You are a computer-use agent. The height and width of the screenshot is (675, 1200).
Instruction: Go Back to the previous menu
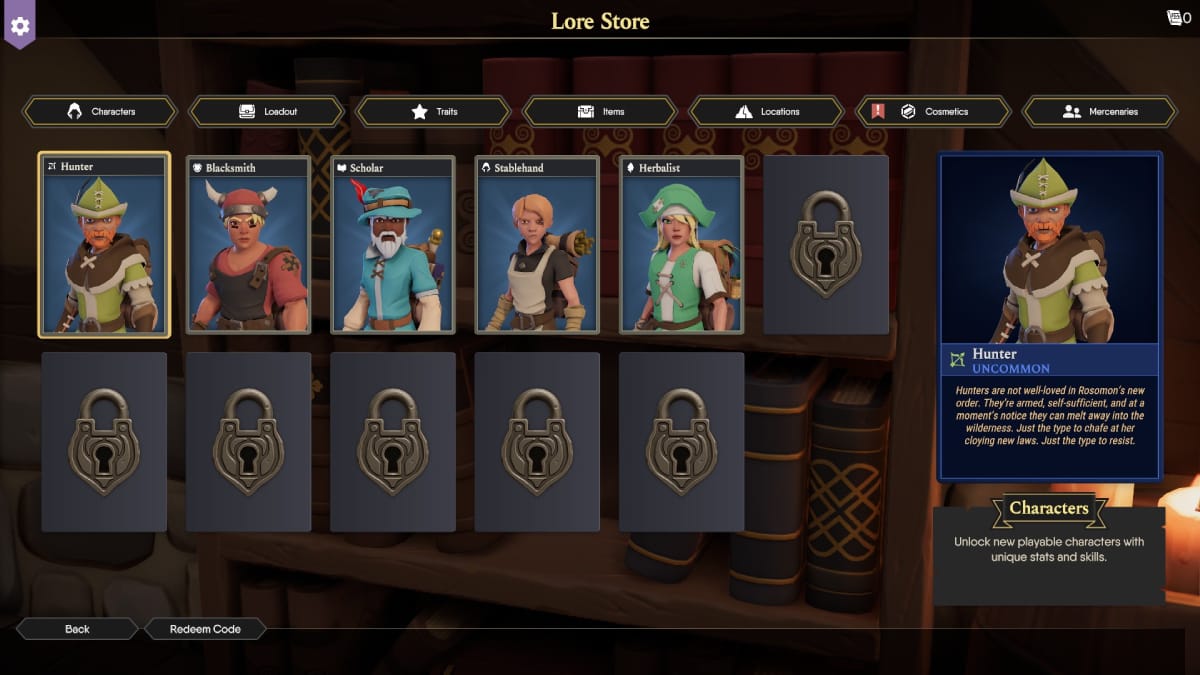77,629
